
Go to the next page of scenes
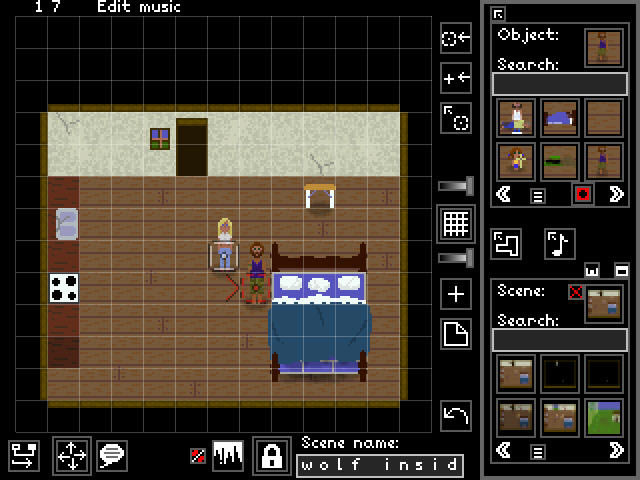[x=616, y=451]
